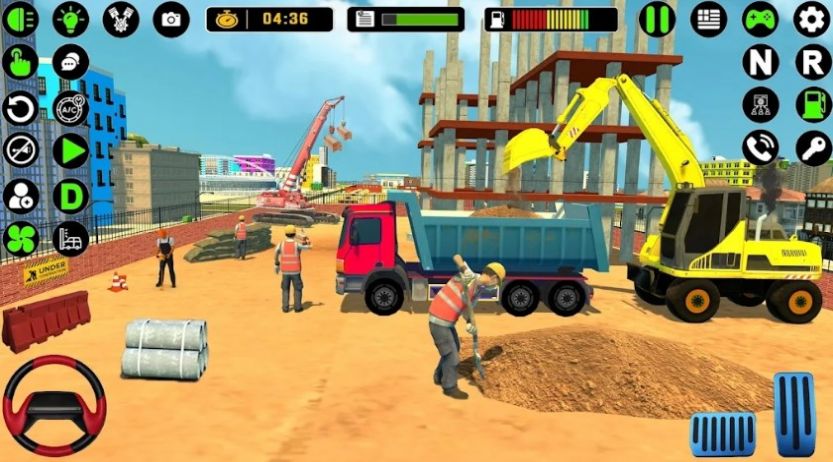Shift into Neutral with the N button
Screen dimensions: 833x462
[x=760, y=62]
